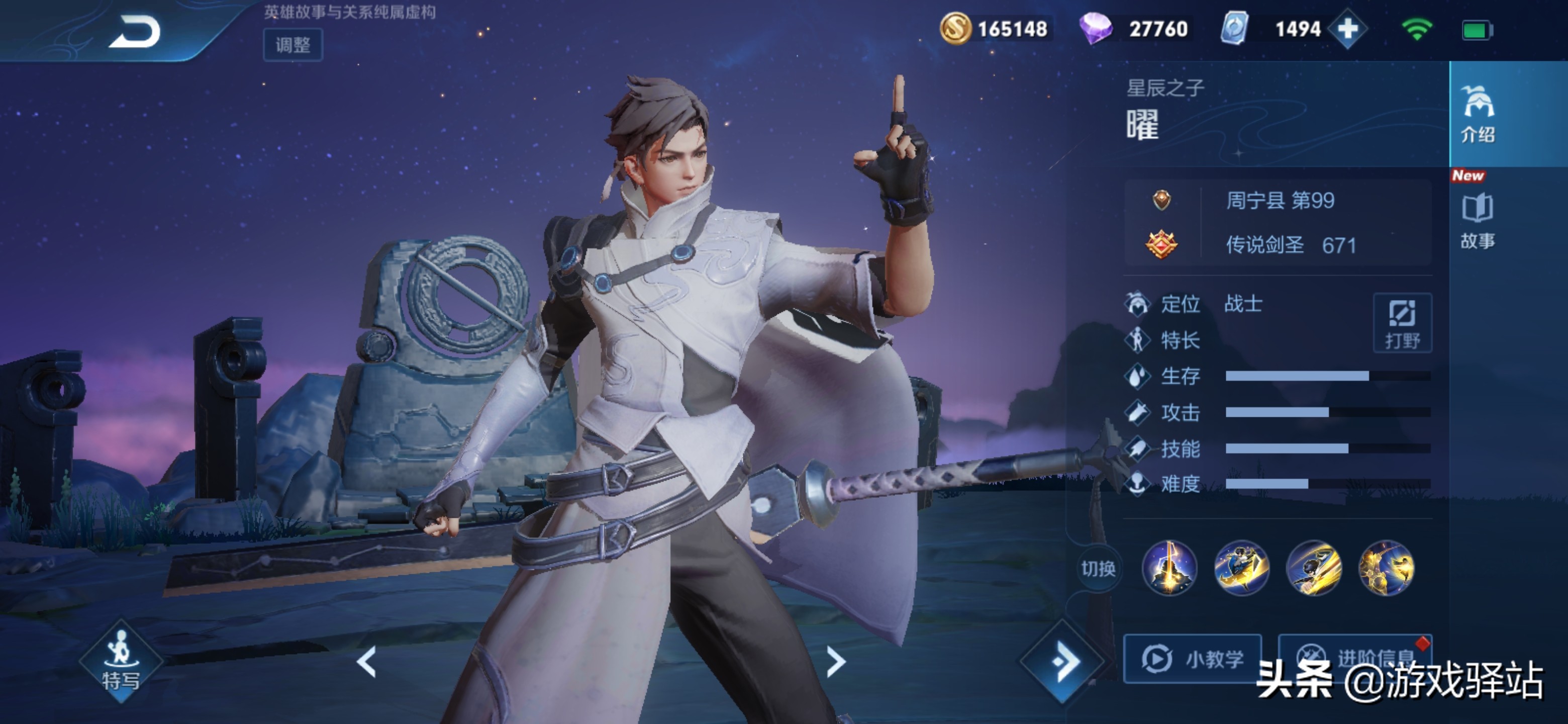View the fourth golden ultimate skill icon
Screen dimensions: 1568x724
pyautogui.click(x=1386, y=568)
